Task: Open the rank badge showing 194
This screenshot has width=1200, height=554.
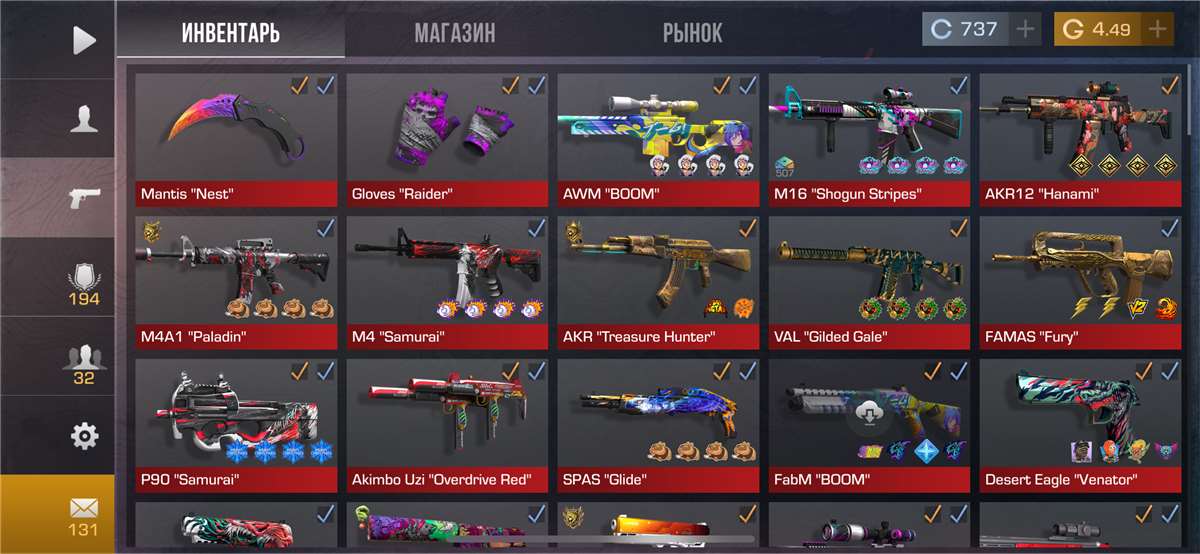Action: (84, 284)
